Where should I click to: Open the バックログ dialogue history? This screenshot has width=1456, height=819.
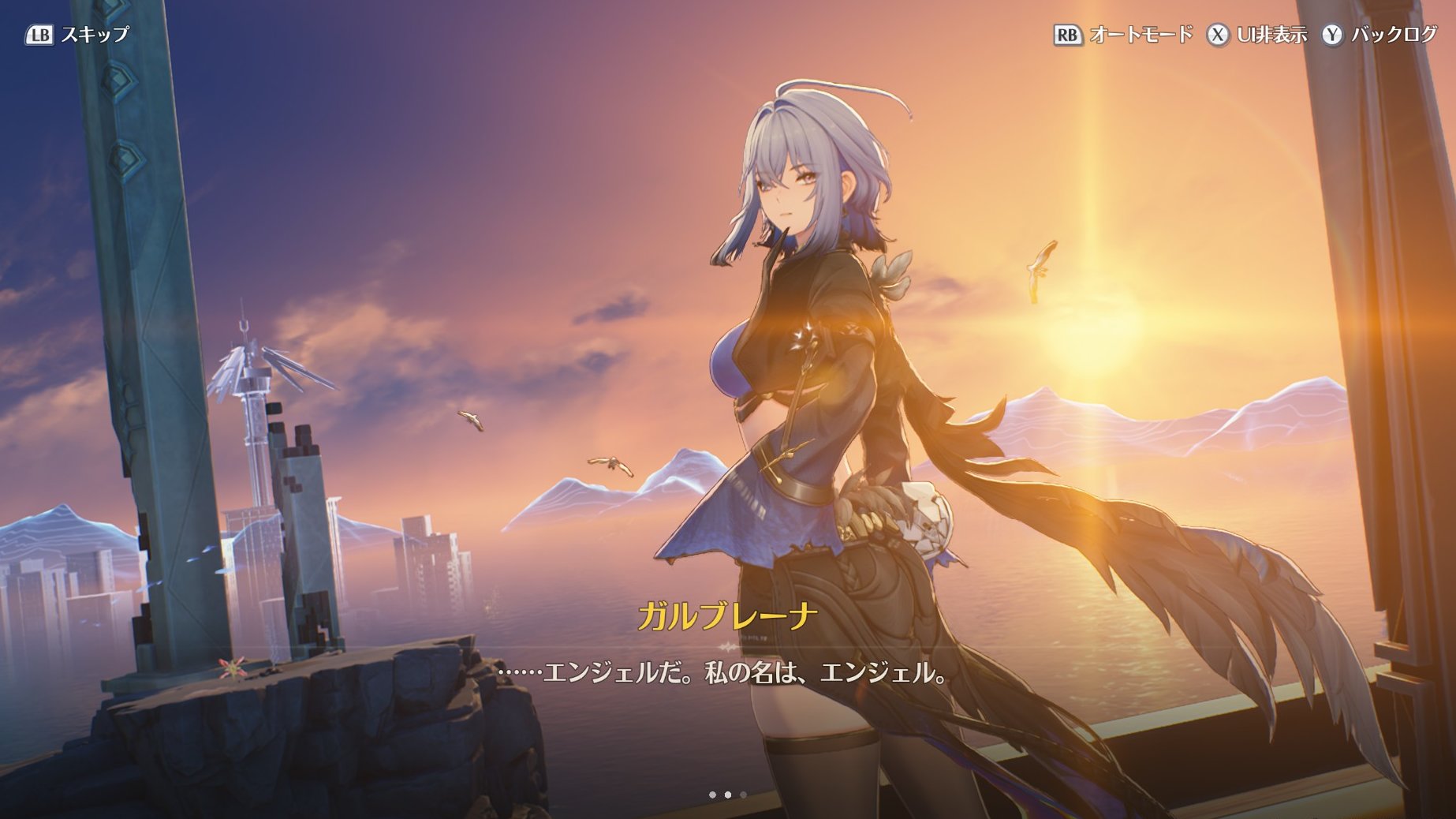coord(1380,35)
